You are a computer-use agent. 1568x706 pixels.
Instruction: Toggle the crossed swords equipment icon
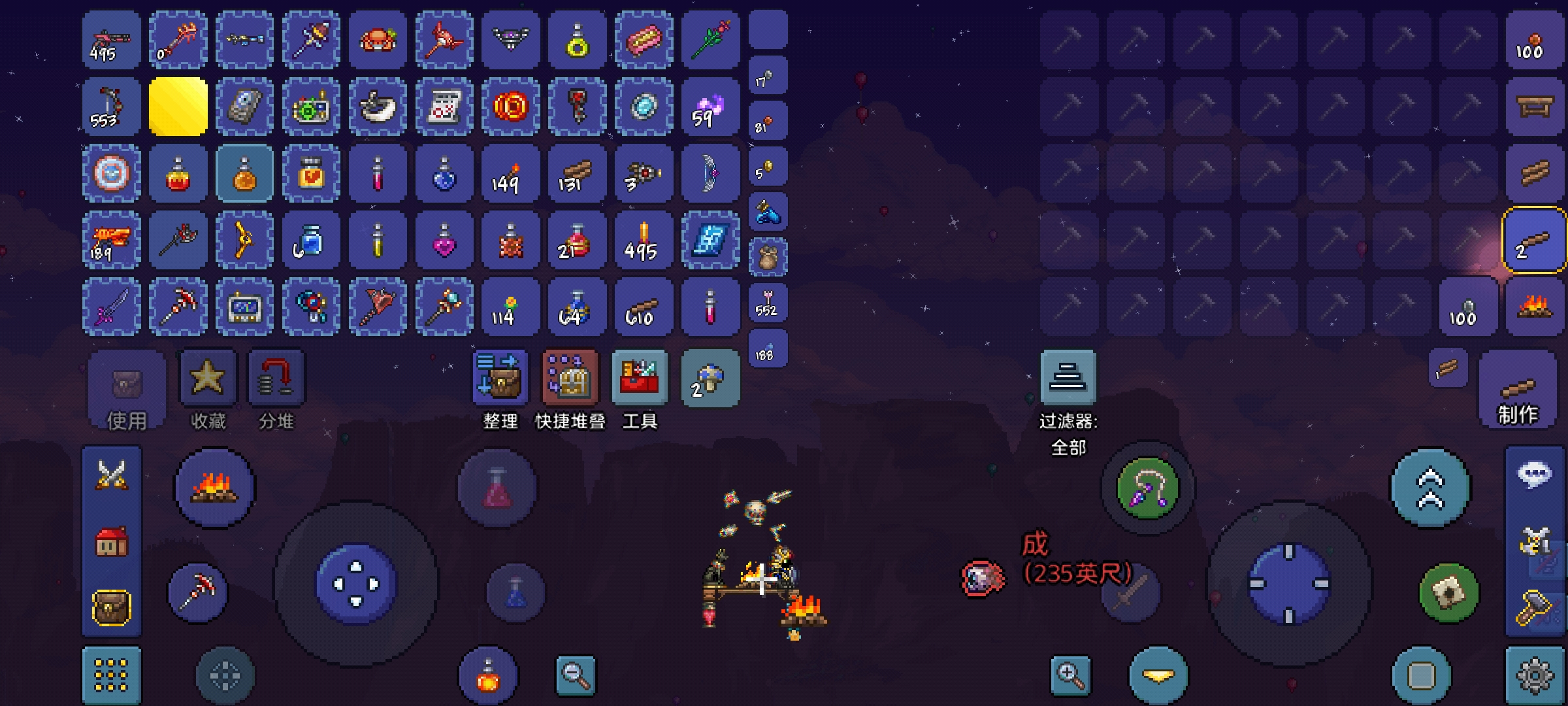112,474
